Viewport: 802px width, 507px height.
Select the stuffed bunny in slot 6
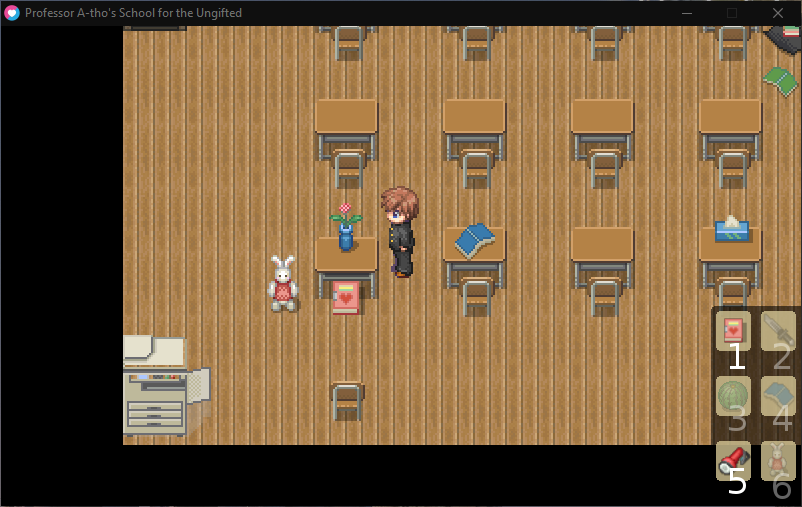pyautogui.click(x=778, y=461)
